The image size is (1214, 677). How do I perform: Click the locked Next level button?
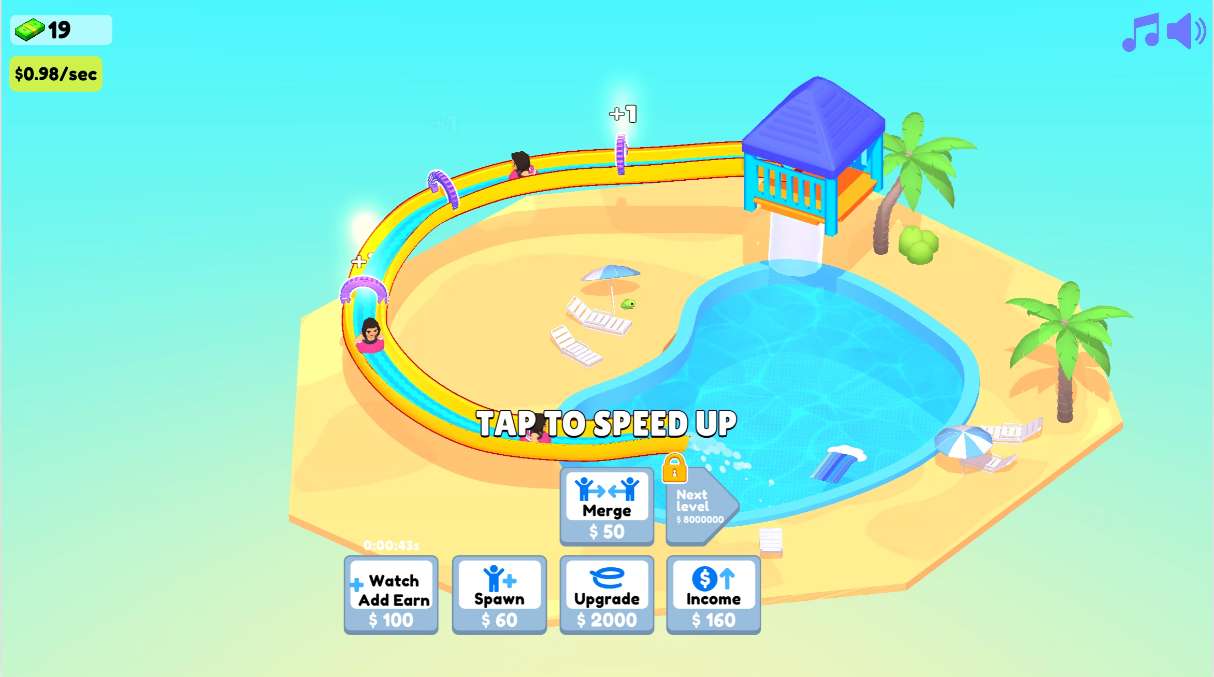[x=699, y=505]
